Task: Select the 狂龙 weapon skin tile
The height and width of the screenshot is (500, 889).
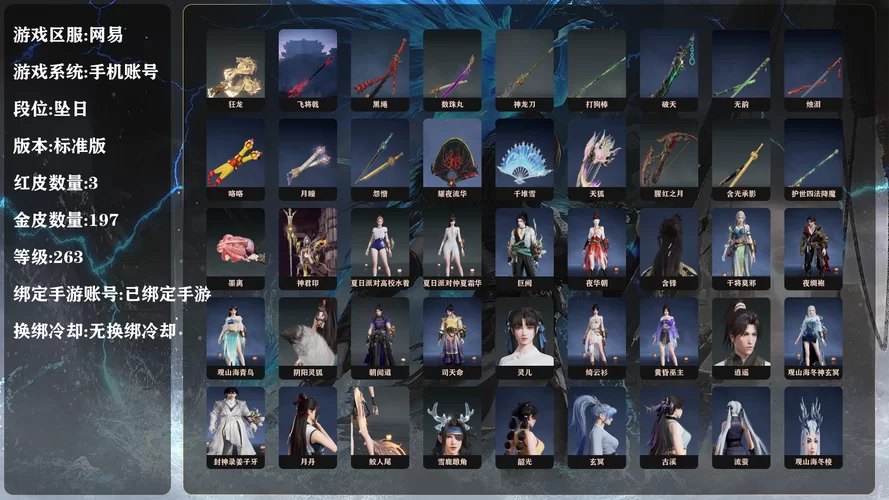Action: point(235,64)
